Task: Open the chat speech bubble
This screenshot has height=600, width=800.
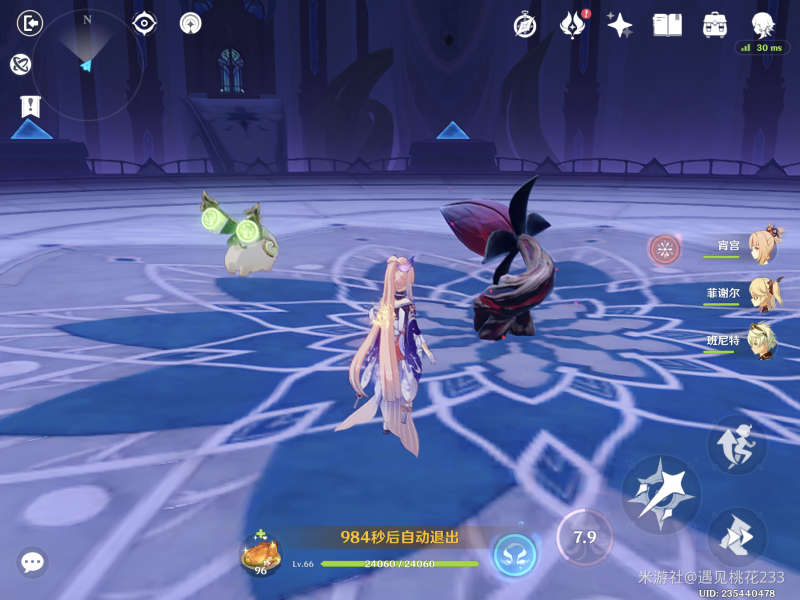Action: (33, 562)
